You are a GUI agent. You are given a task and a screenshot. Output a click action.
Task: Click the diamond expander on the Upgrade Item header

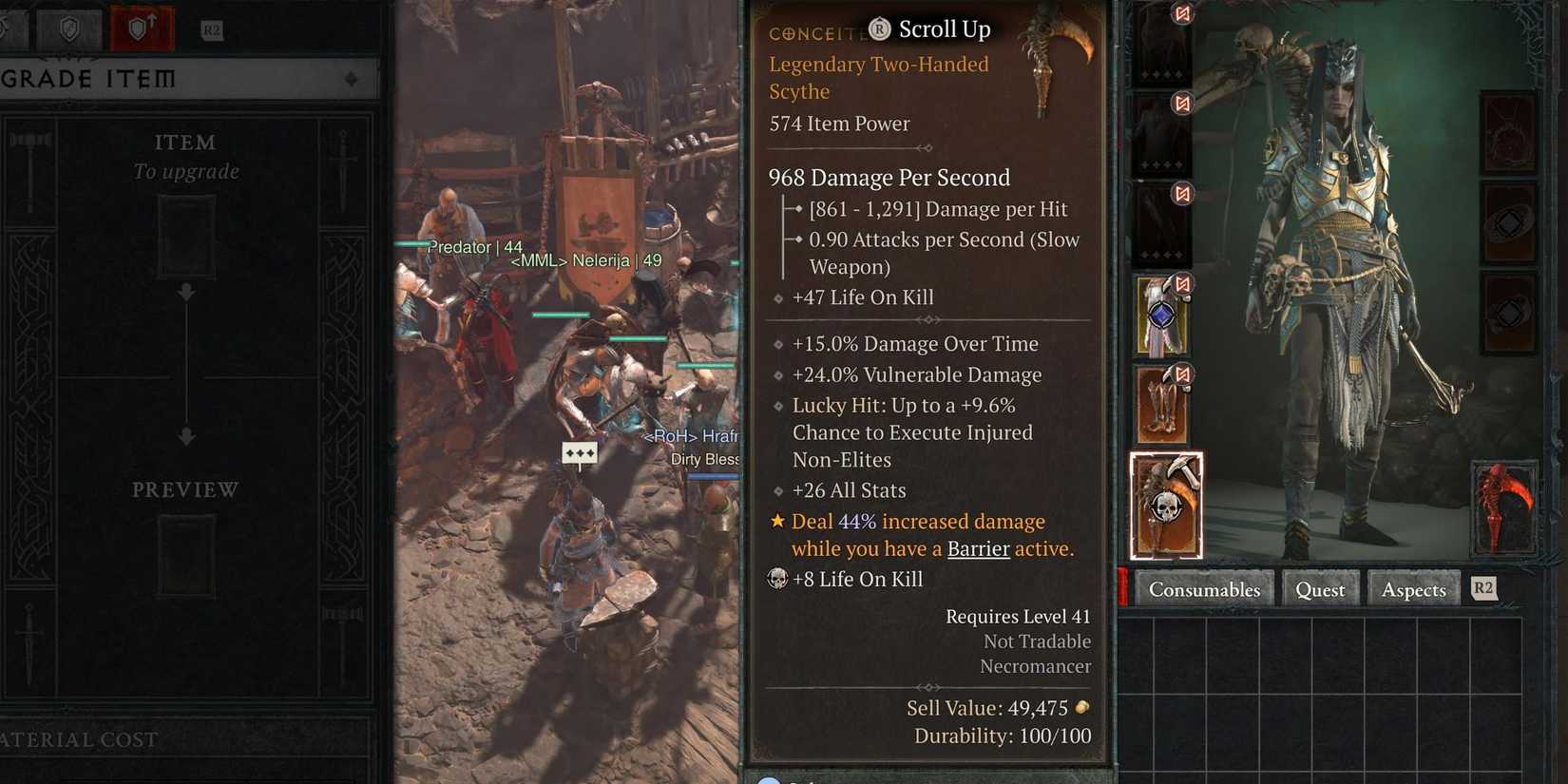[x=353, y=80]
